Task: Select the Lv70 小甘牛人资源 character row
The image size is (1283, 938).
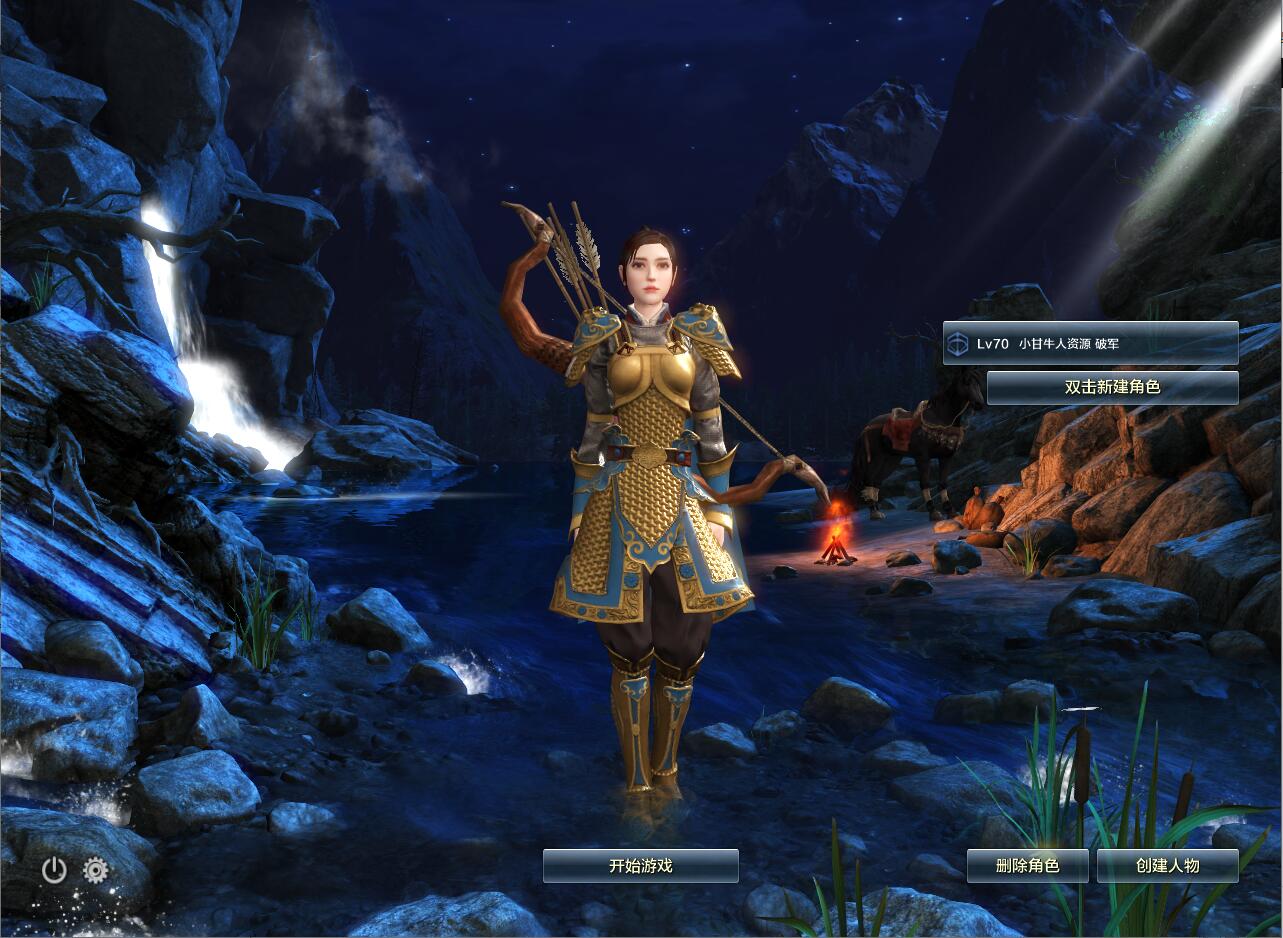Action: pyautogui.click(x=1090, y=343)
